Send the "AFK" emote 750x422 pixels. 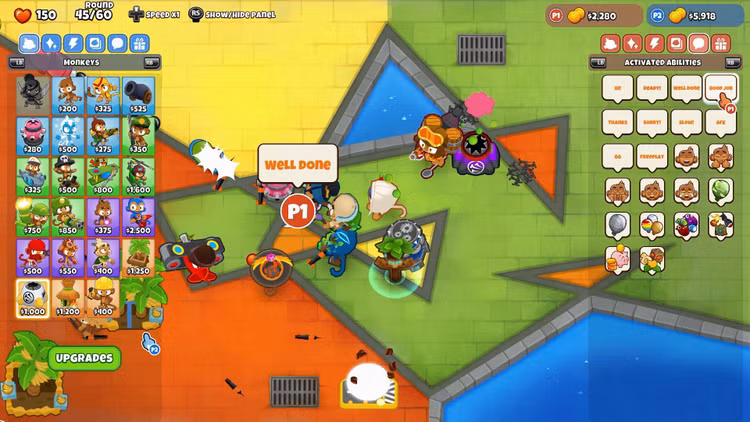(721, 122)
